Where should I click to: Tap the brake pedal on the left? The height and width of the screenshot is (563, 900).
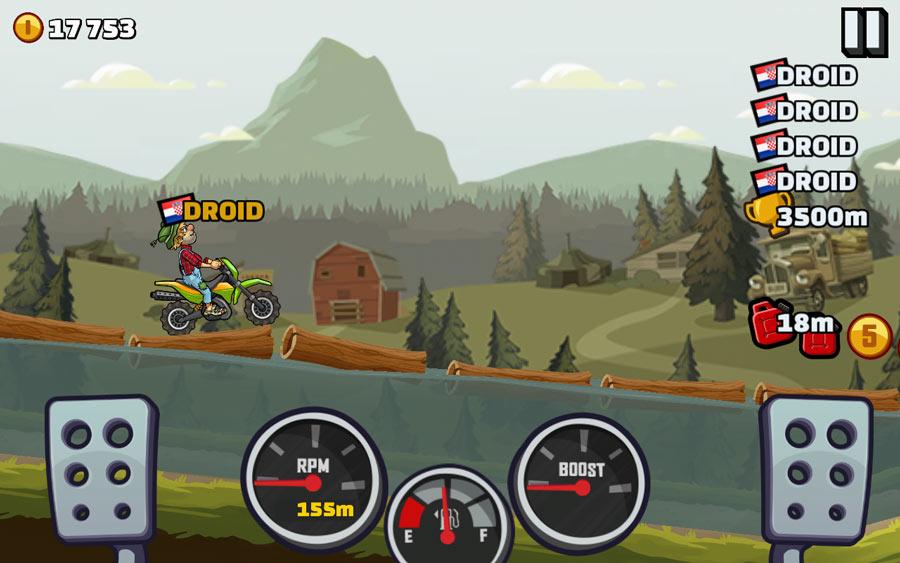(x=102, y=468)
